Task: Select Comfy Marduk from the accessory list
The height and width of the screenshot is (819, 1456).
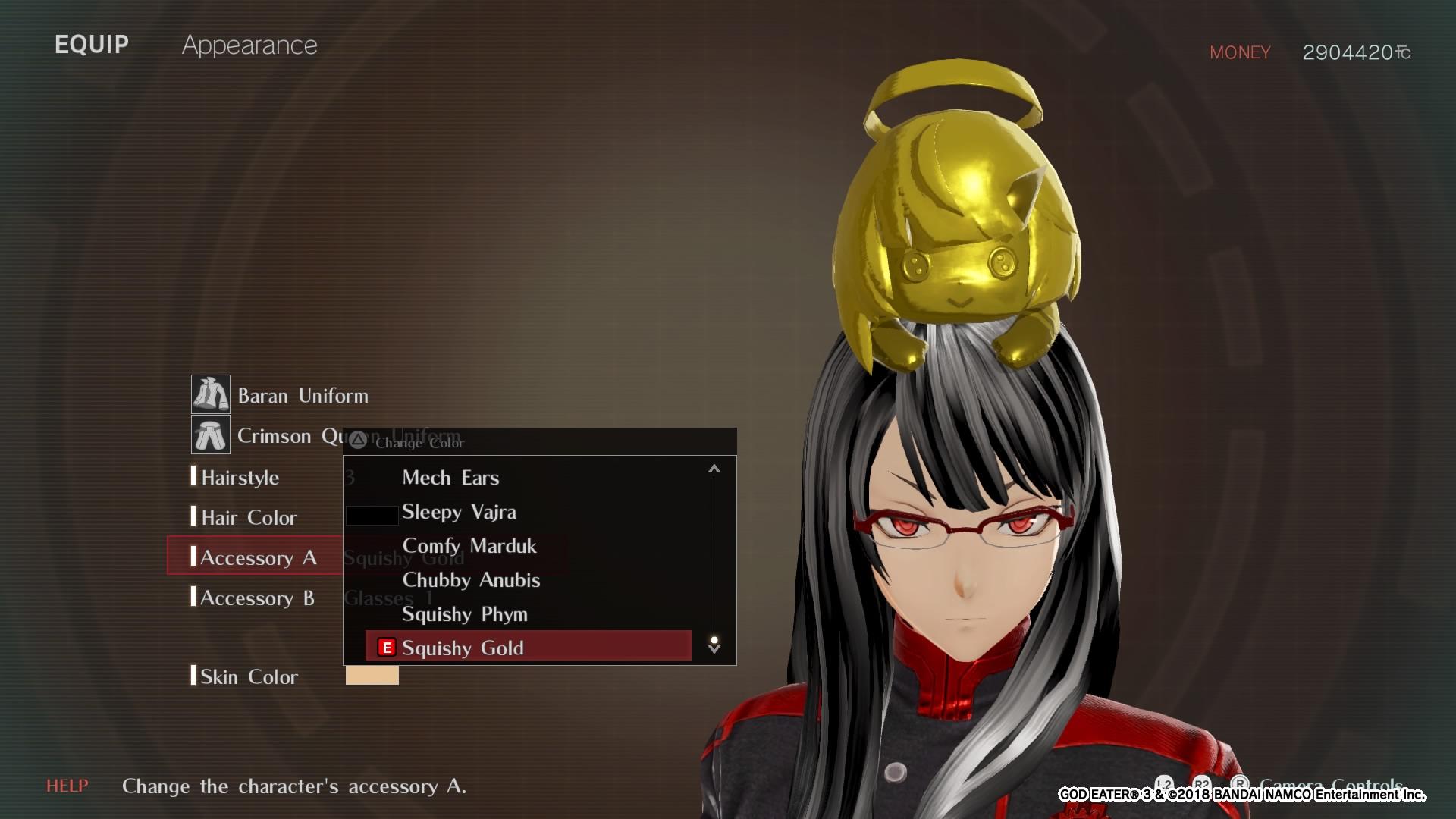Action: (469, 546)
